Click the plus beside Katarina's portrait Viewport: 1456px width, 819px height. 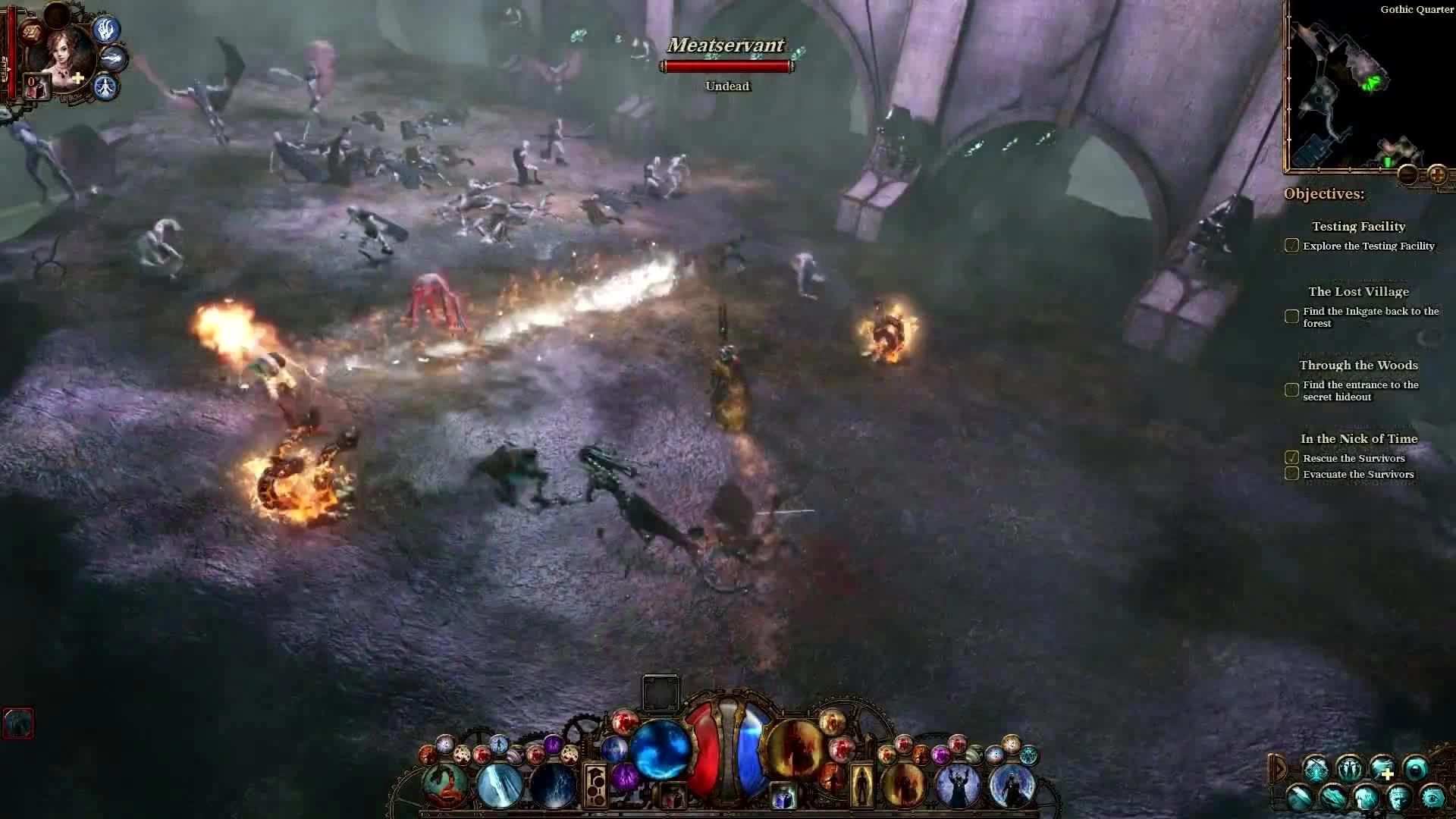click(x=77, y=77)
